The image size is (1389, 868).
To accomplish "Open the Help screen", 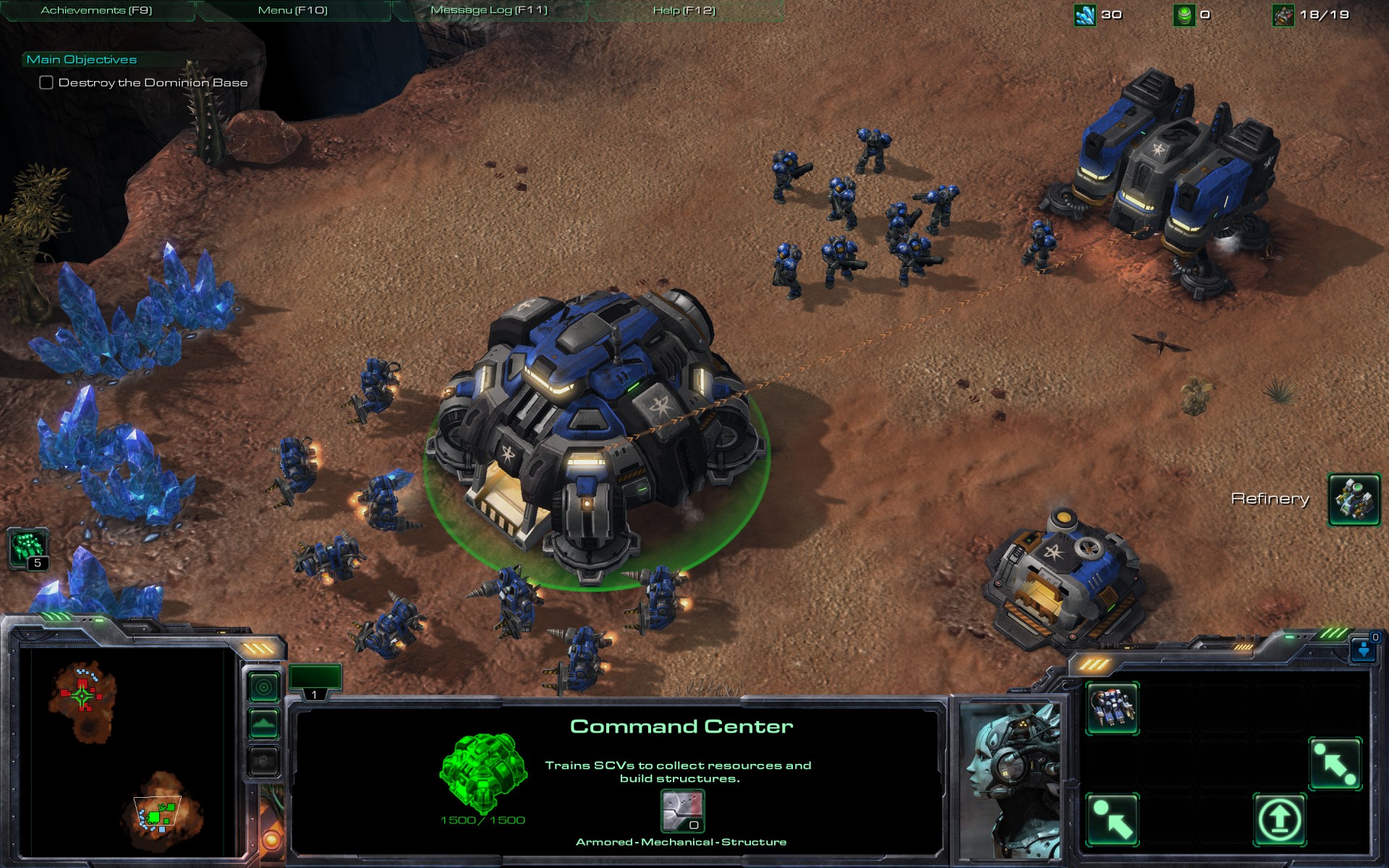I will coord(684,10).
